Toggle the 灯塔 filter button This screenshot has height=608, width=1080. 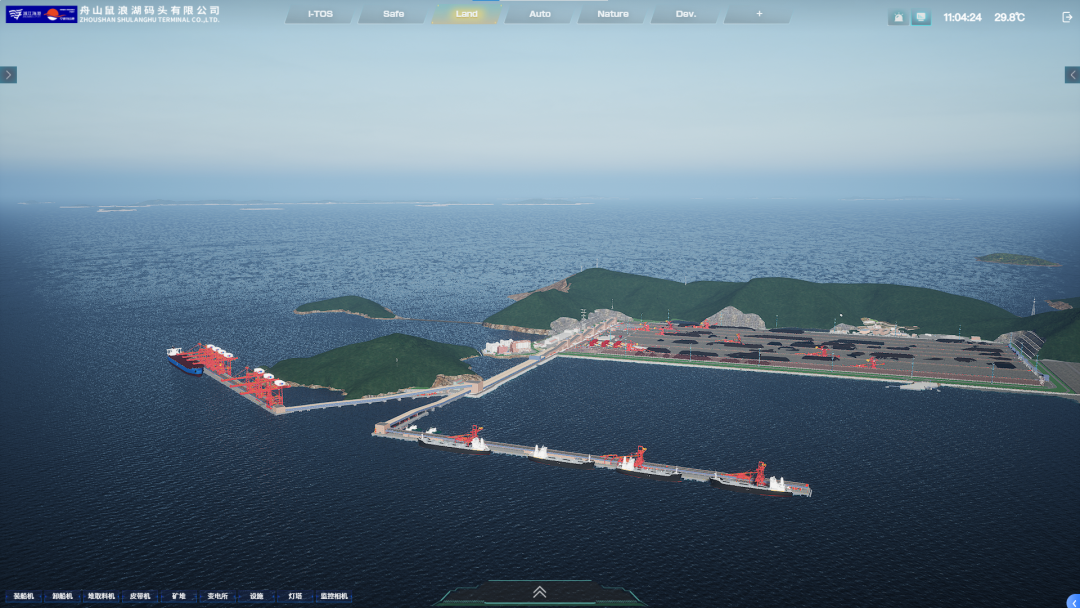coord(295,597)
